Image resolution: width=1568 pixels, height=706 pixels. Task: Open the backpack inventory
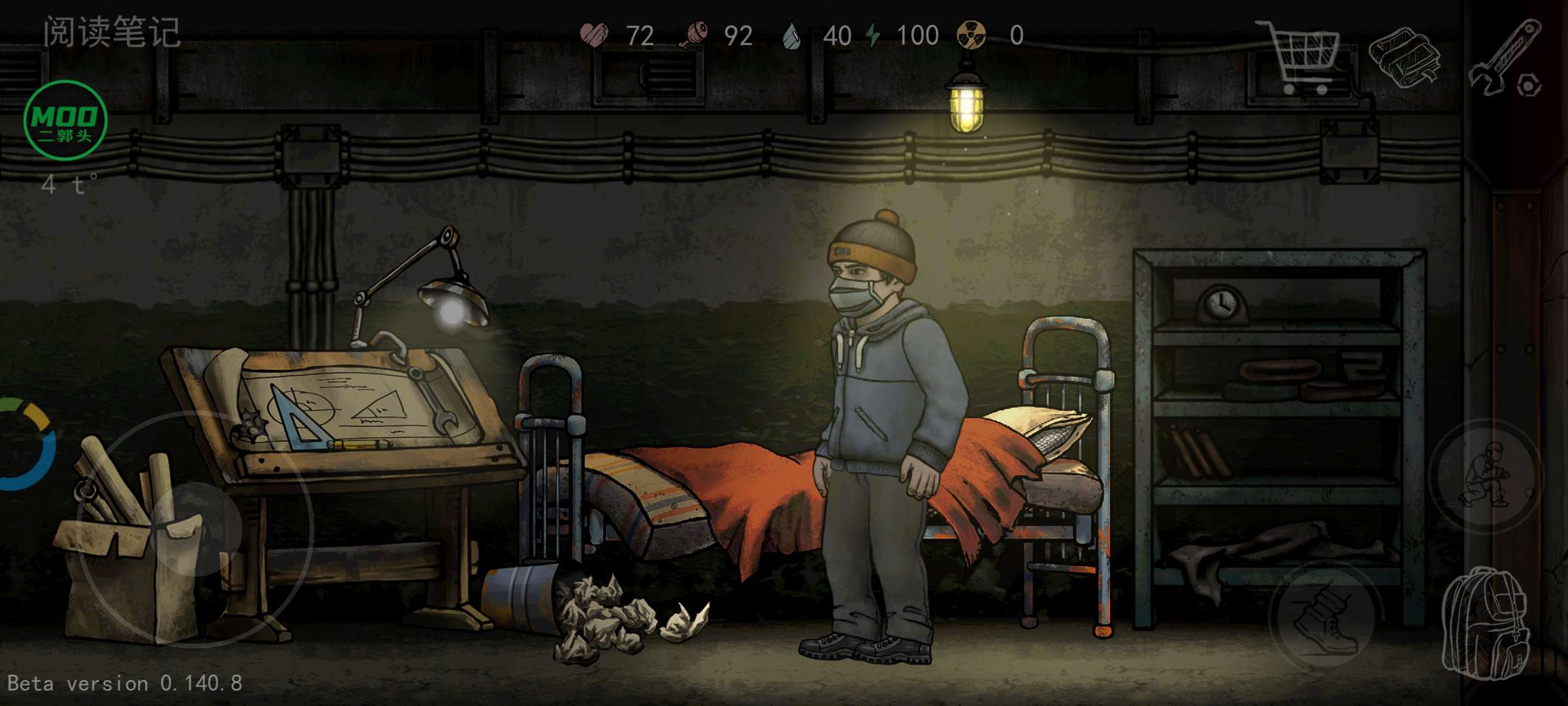click(1486, 624)
